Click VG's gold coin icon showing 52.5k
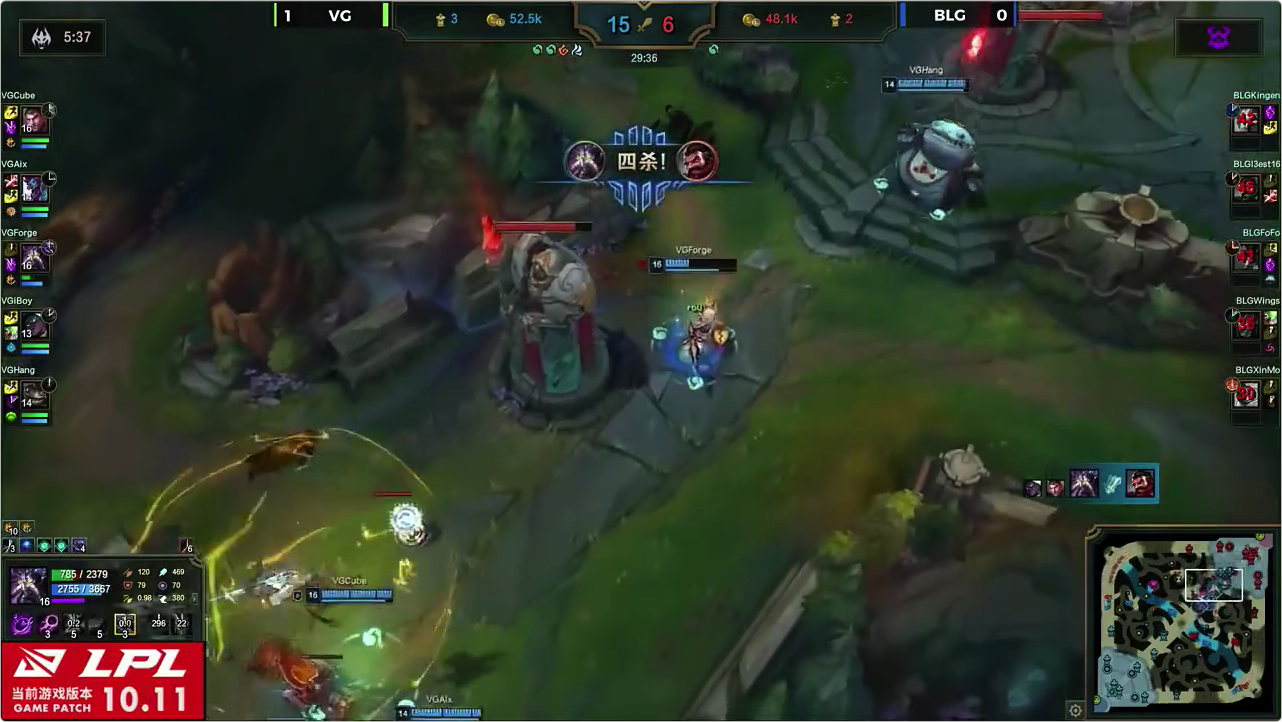The image size is (1282, 722). [x=497, y=18]
